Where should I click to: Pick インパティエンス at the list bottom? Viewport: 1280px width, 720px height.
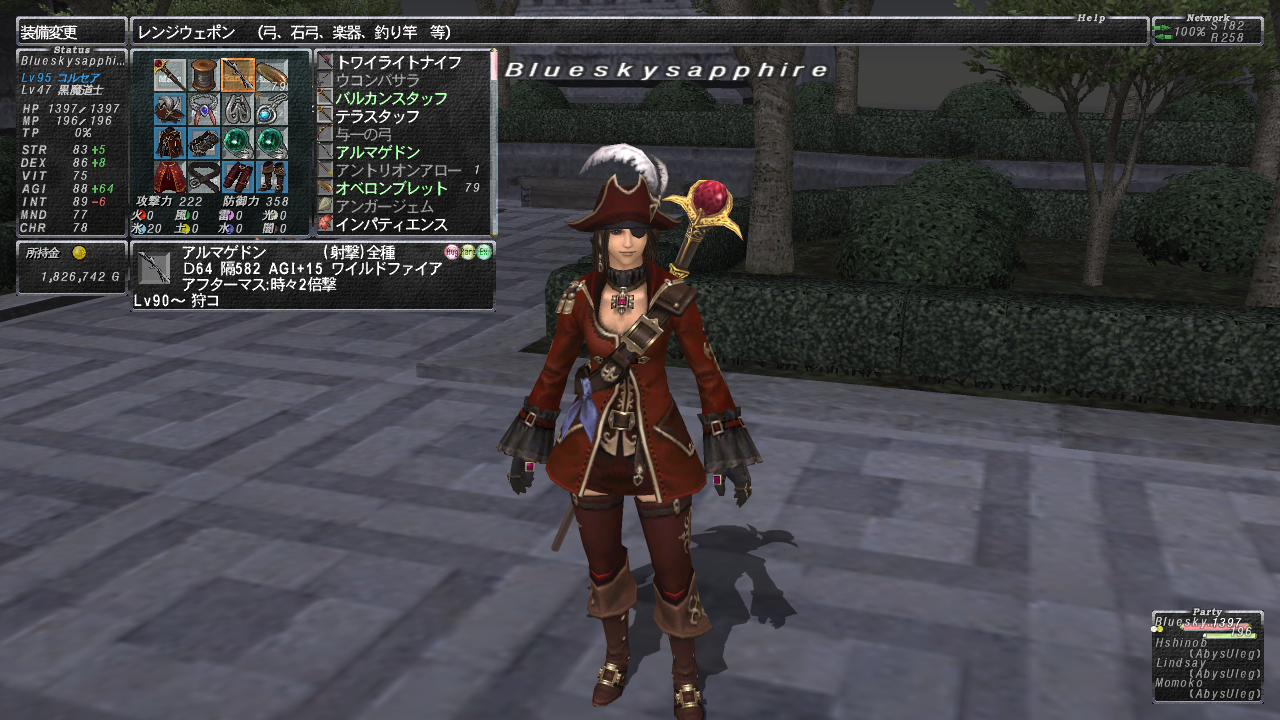[x=391, y=224]
